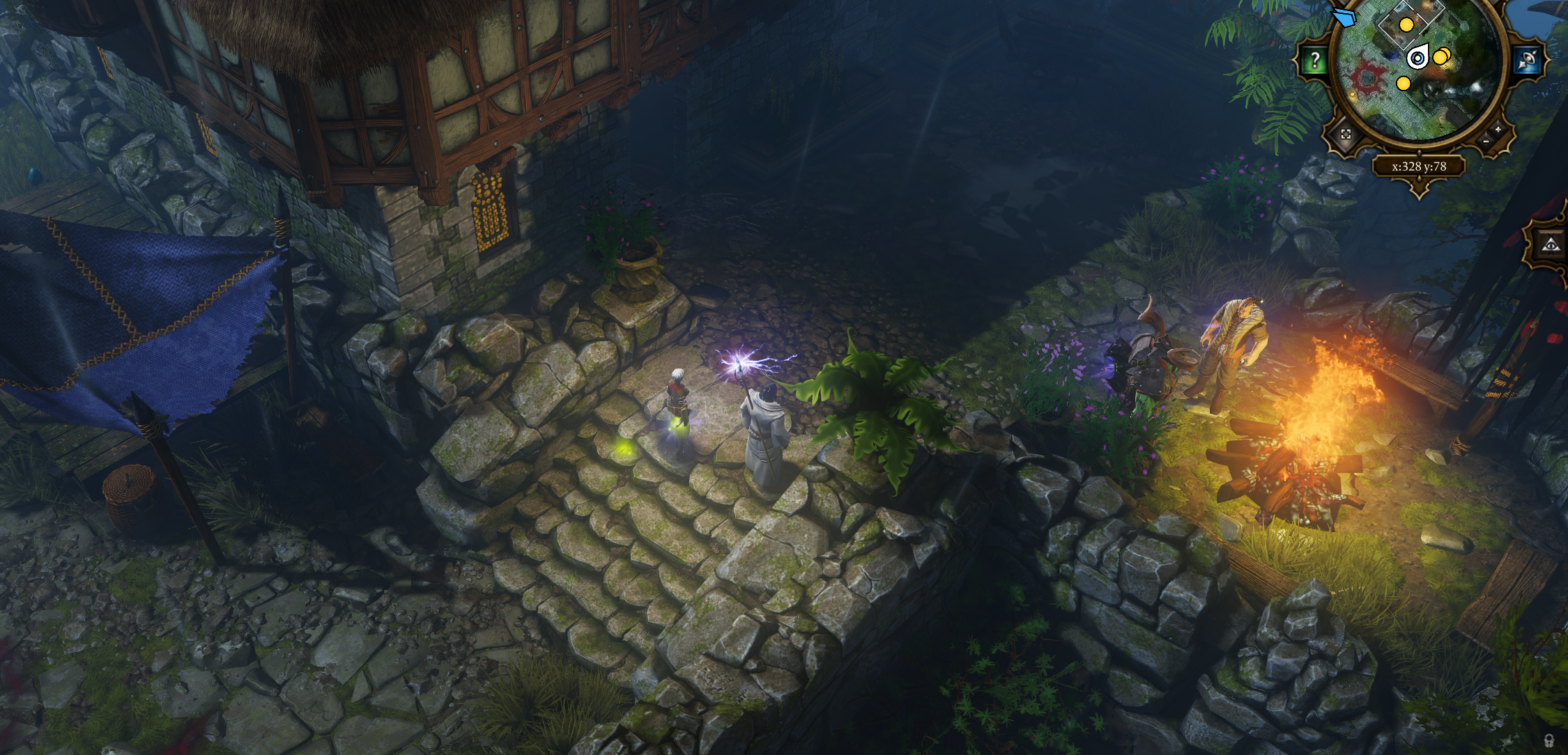Click the green question mark help button

coord(1314,61)
